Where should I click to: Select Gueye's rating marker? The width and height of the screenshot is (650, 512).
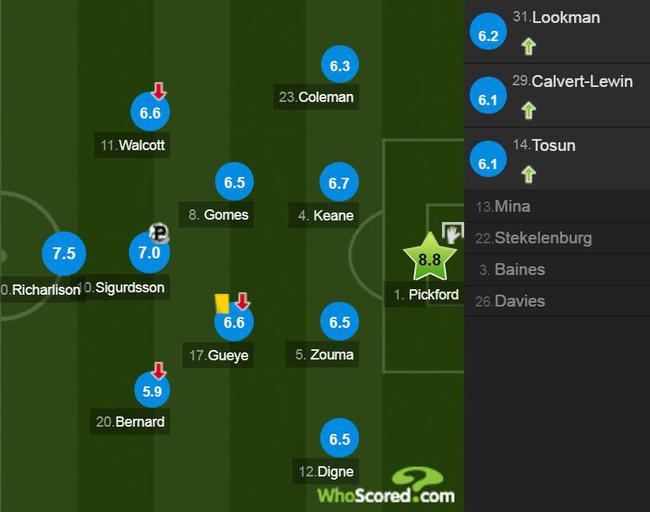(x=234, y=322)
